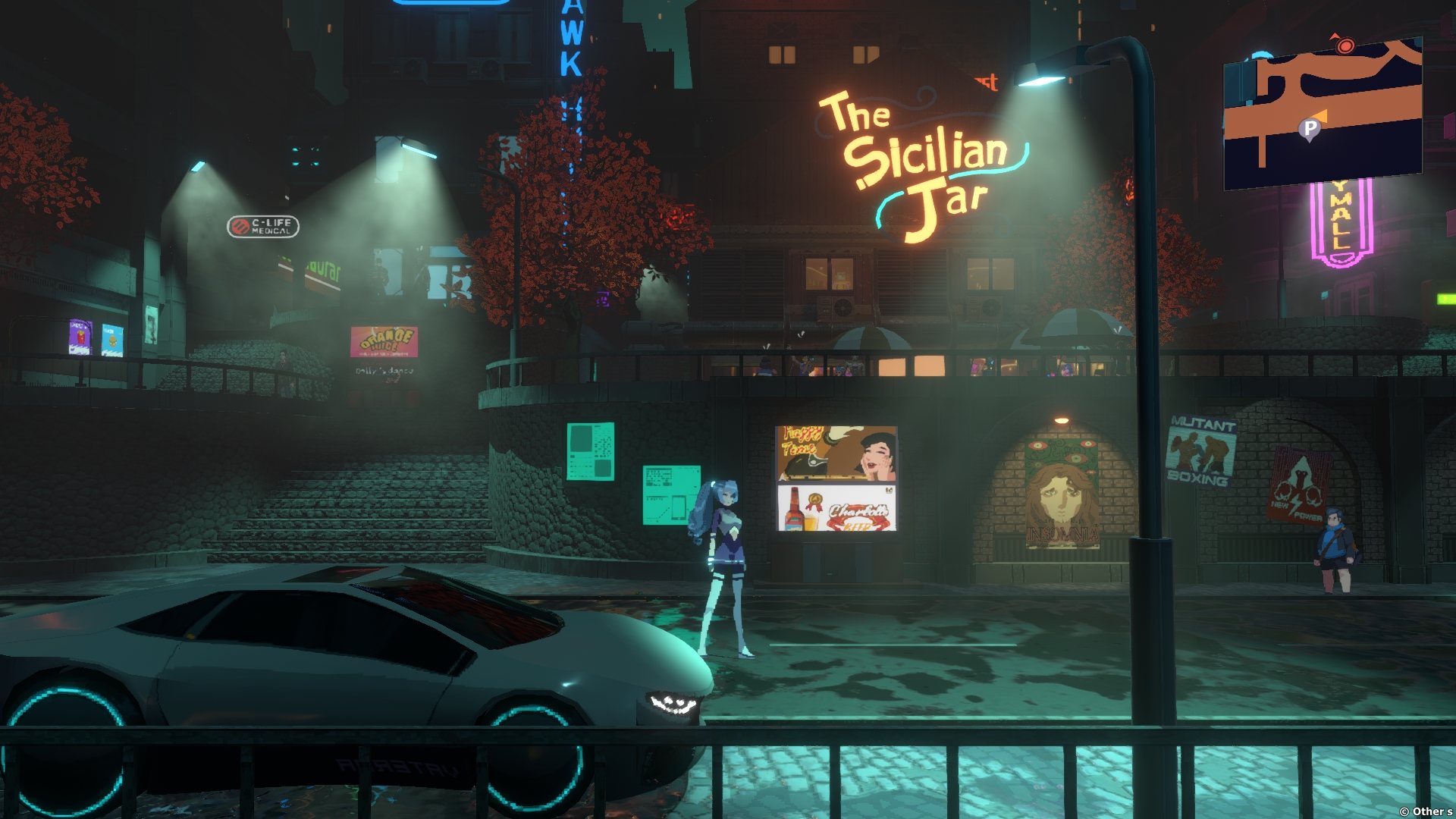The image size is (1456, 819).
Task: Click the cyan marker on minimap edge
Action: tap(1262, 56)
